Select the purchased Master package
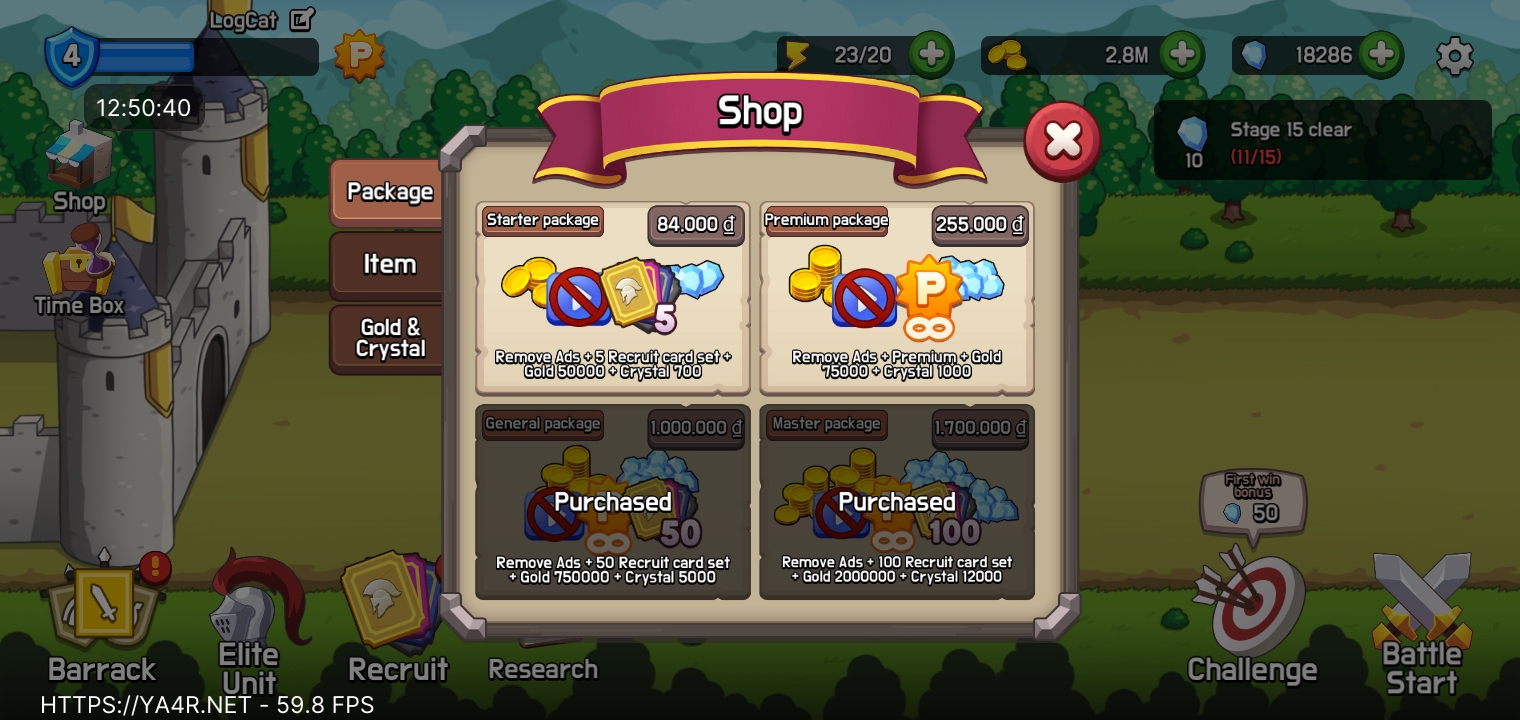This screenshot has width=1520, height=720. click(897, 502)
